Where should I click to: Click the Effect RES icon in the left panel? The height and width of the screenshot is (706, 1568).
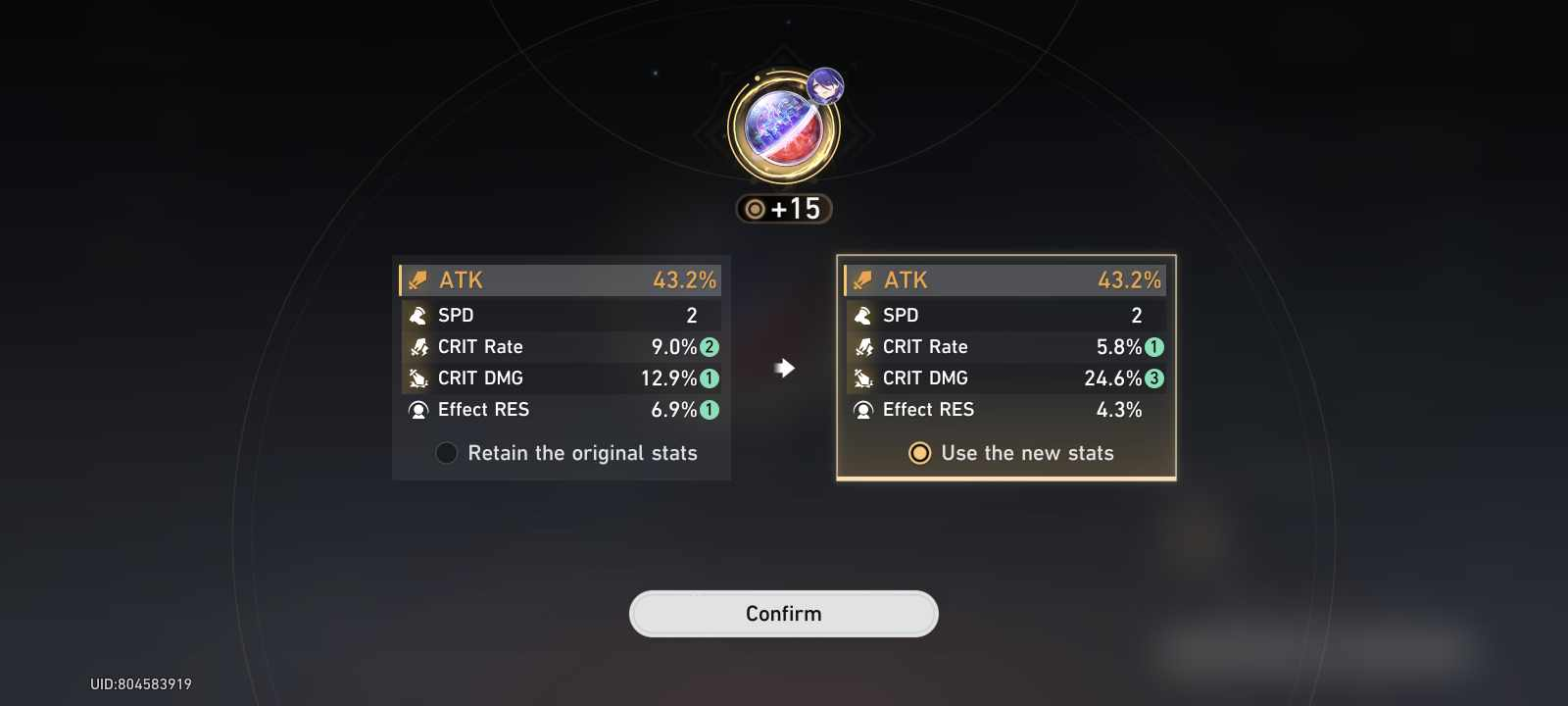(417, 410)
